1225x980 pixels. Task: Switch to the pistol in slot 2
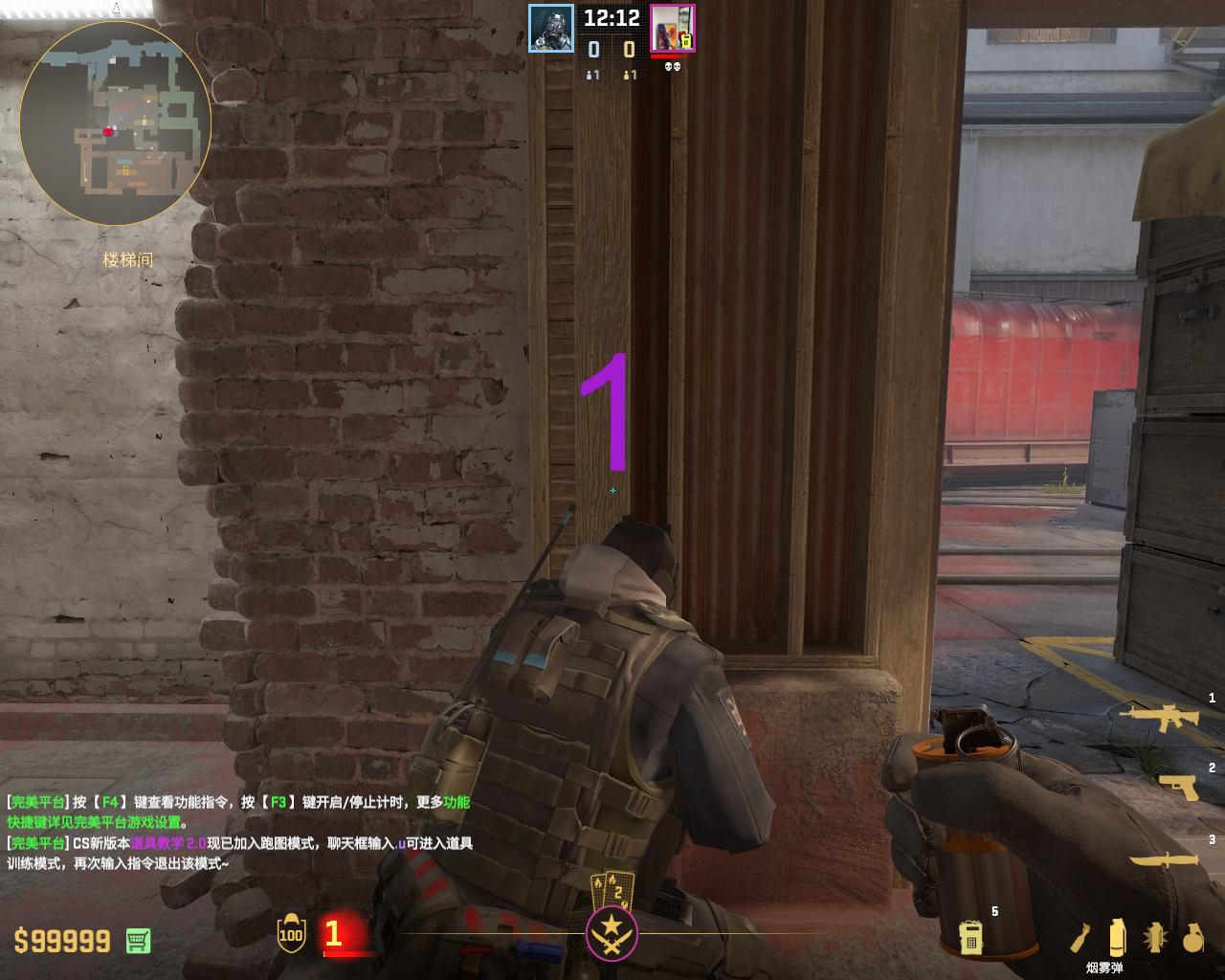pos(1178,787)
